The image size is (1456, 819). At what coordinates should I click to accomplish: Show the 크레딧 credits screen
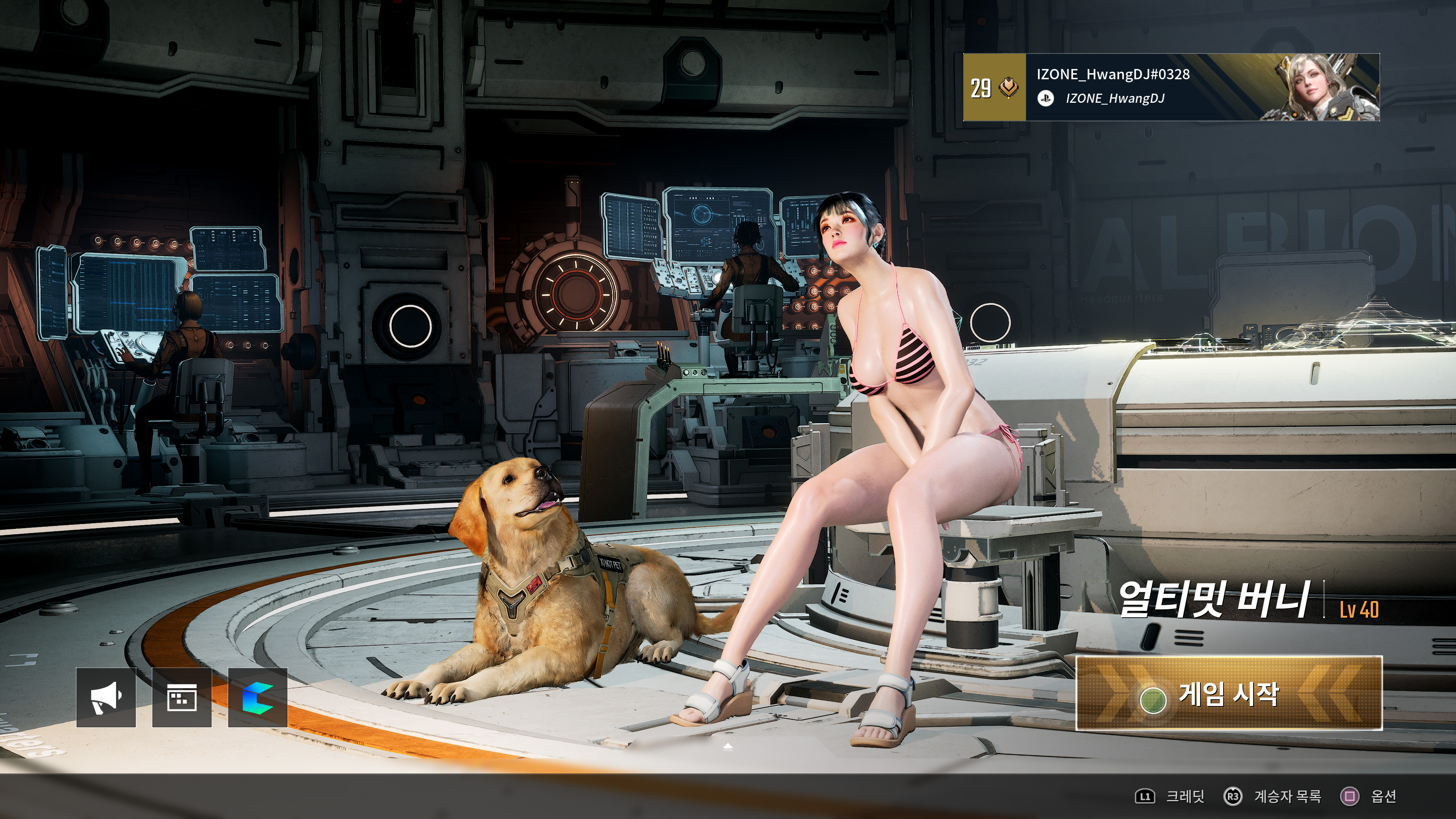tap(1169, 796)
